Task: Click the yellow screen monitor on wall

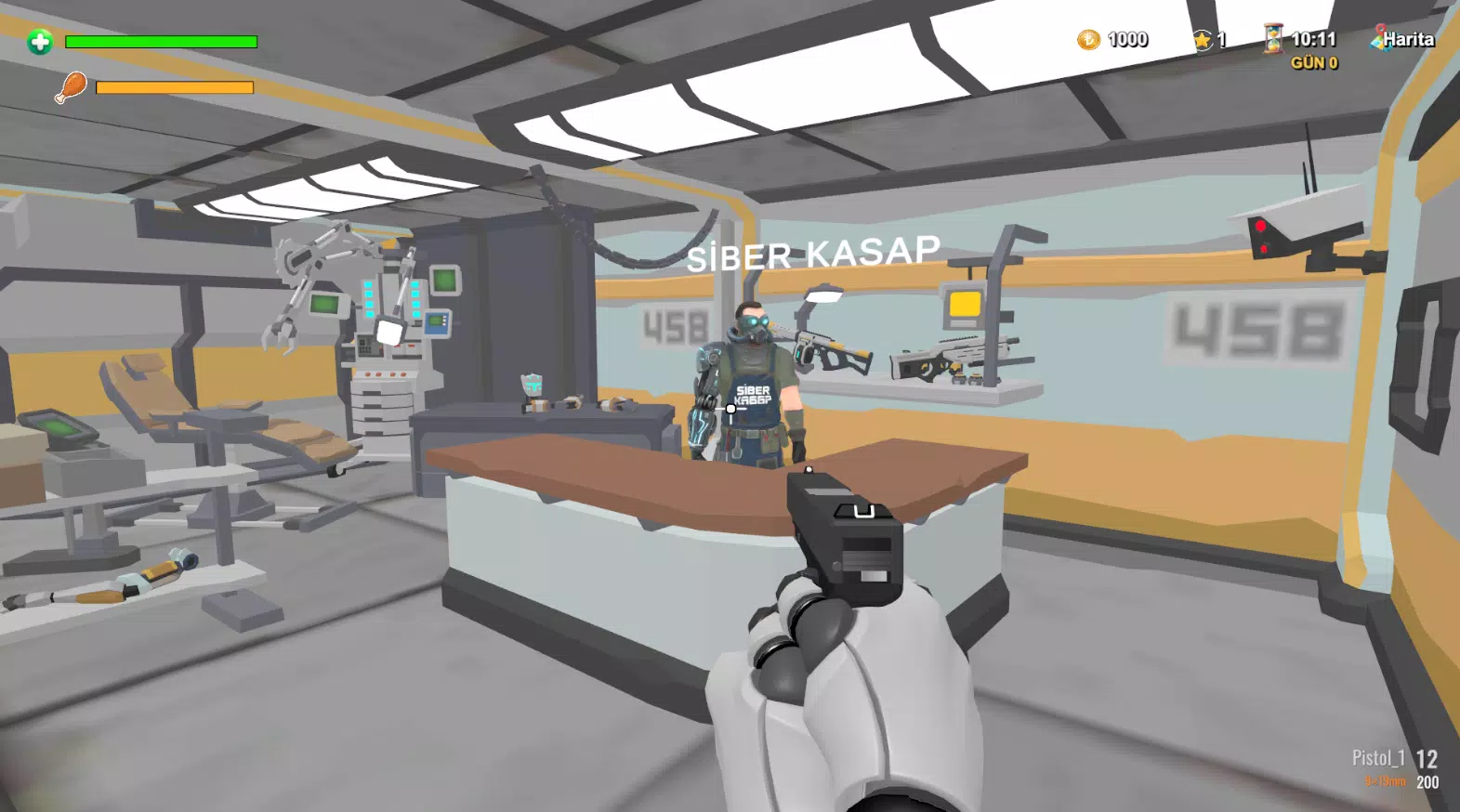Action: pos(962,302)
